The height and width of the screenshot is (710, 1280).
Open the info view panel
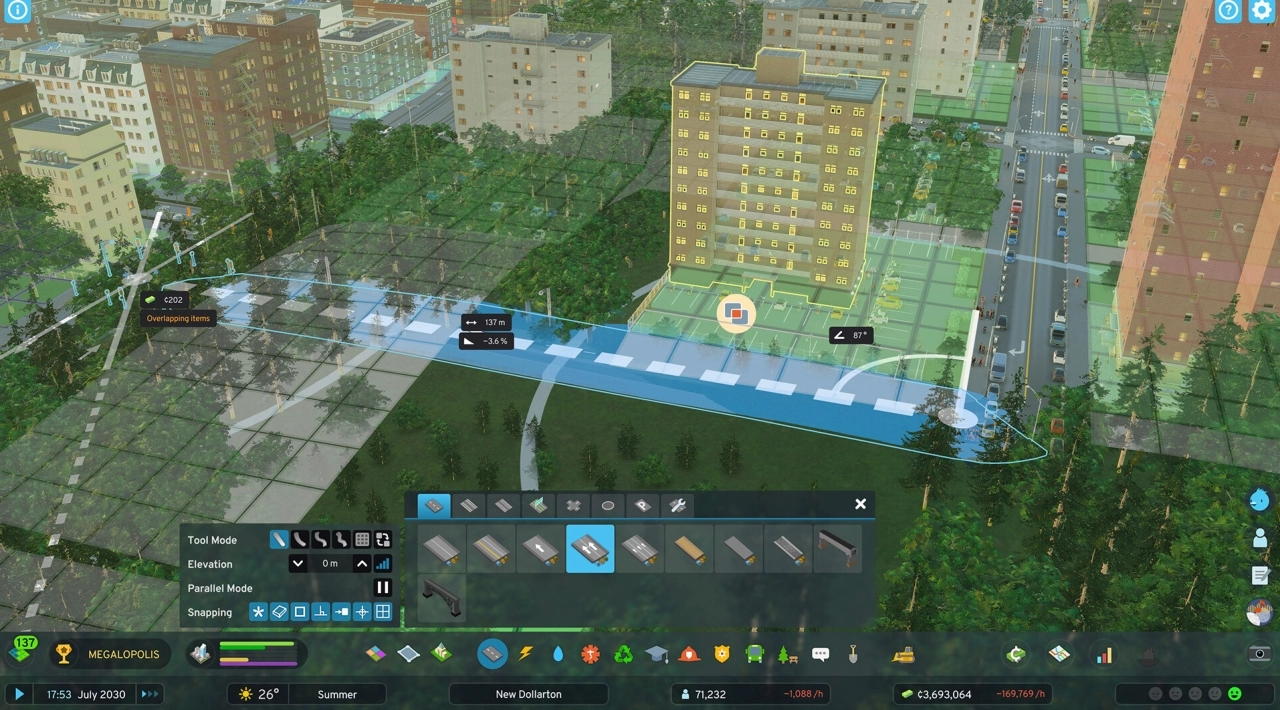coord(18,10)
